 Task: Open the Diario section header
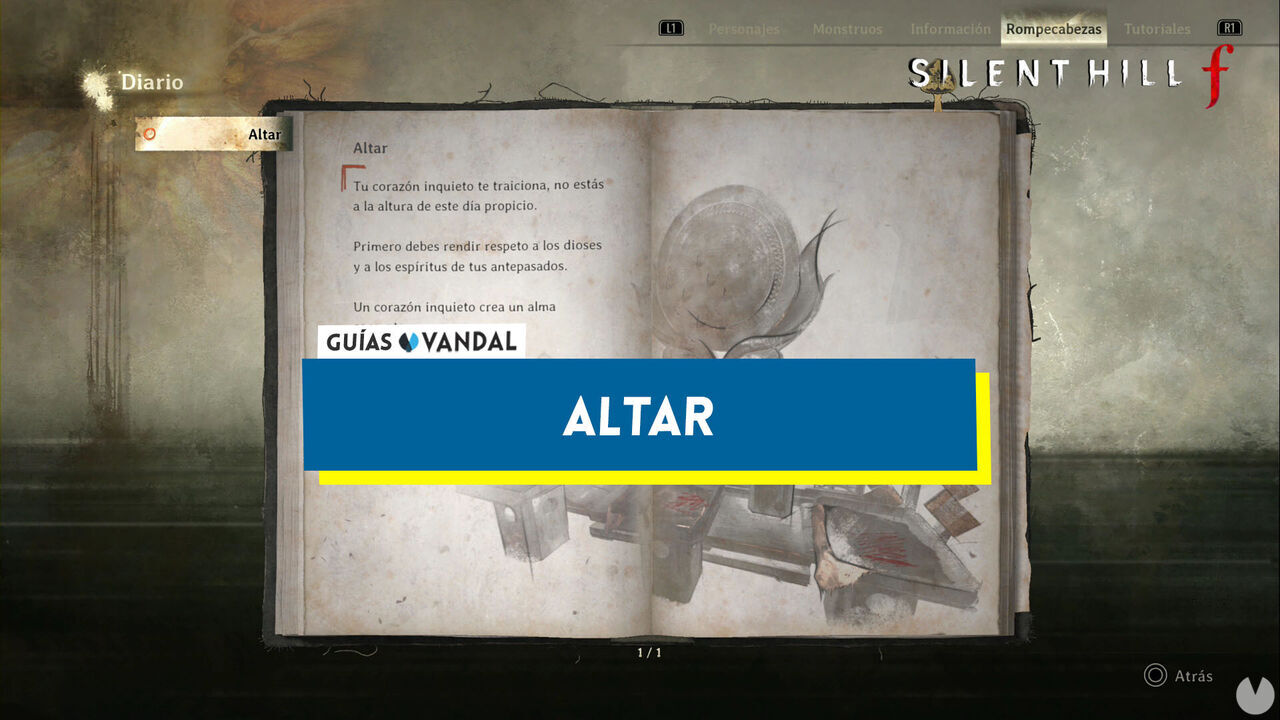[151, 82]
